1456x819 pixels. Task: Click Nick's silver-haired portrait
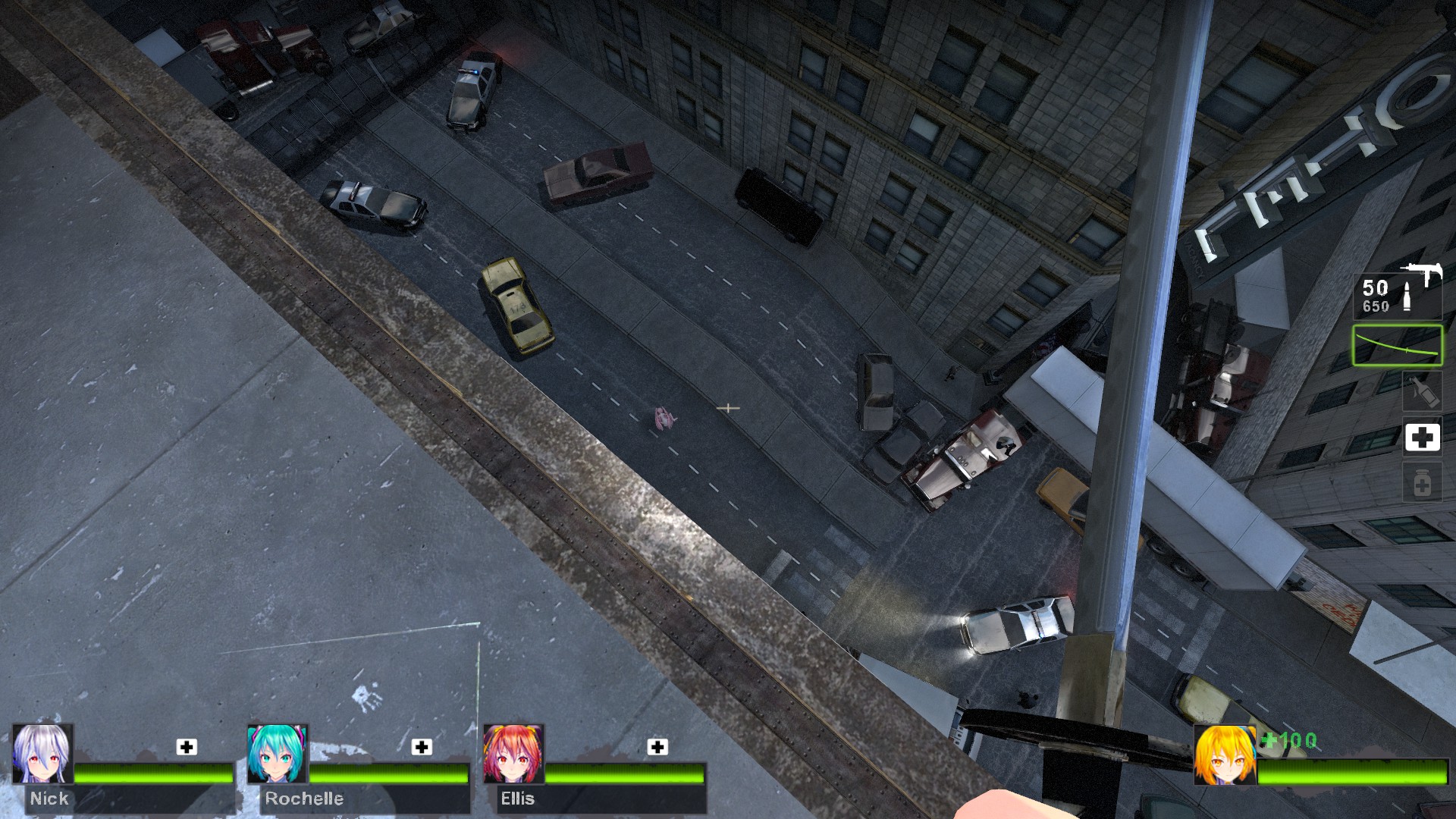(x=43, y=754)
